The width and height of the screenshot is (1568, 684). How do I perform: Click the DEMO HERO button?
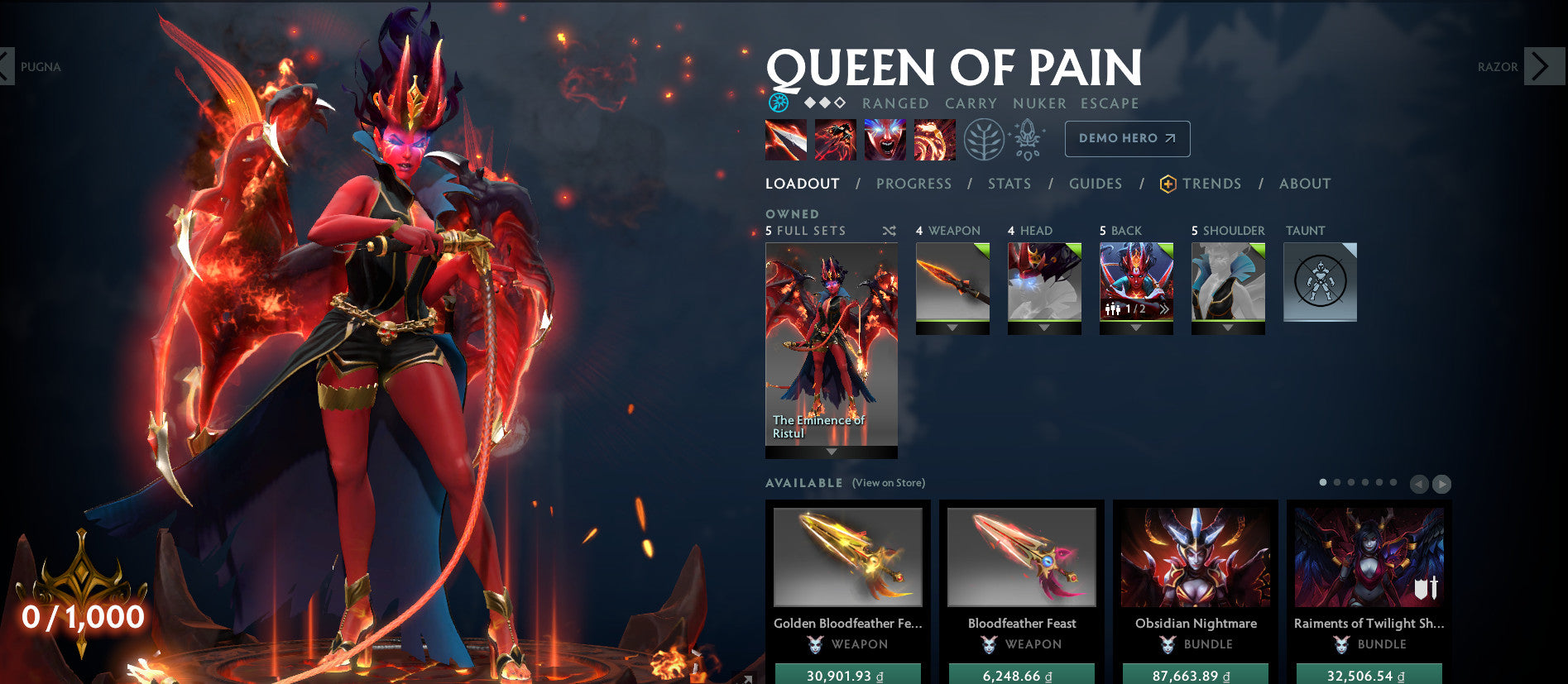click(1127, 139)
